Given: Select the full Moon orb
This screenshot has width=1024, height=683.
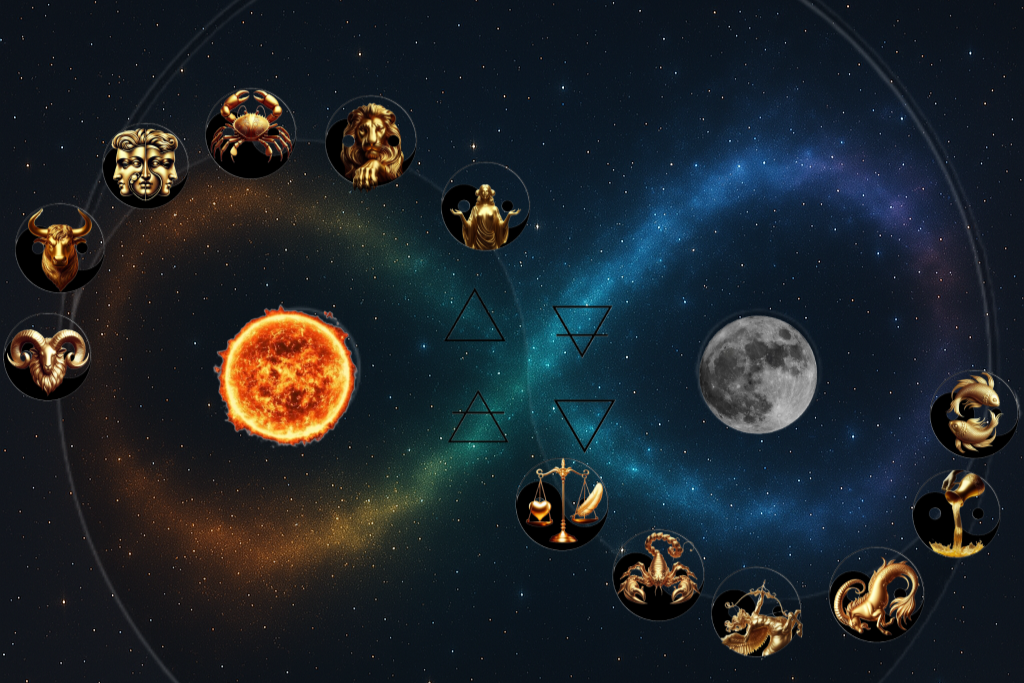Looking at the screenshot, I should coord(758,374).
